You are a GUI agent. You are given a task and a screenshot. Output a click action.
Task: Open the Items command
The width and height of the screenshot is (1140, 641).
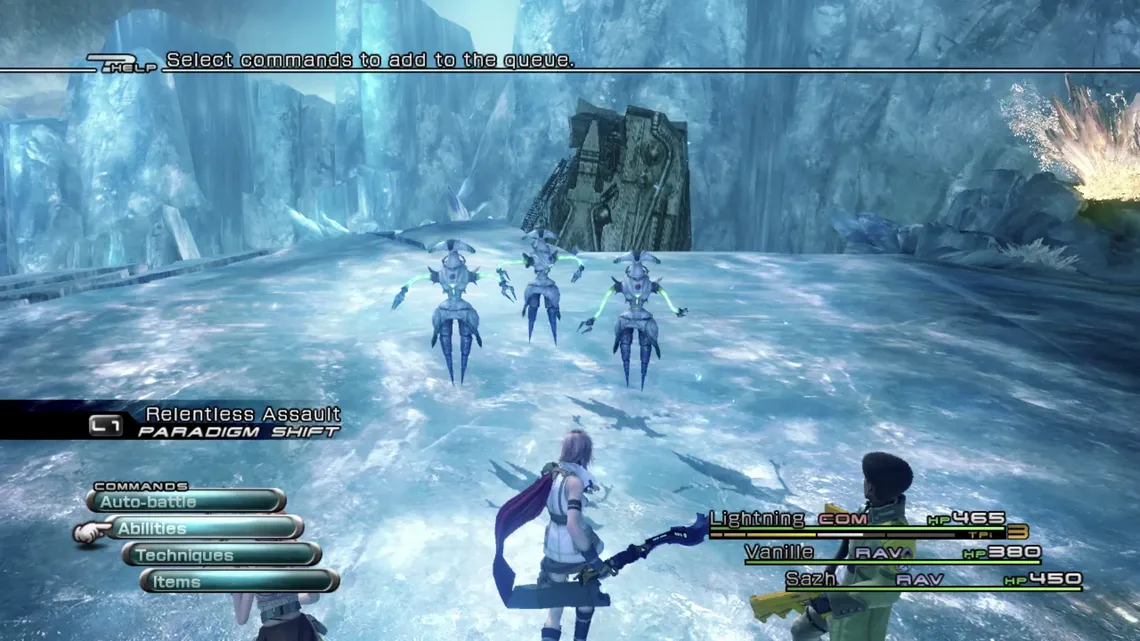[240, 581]
